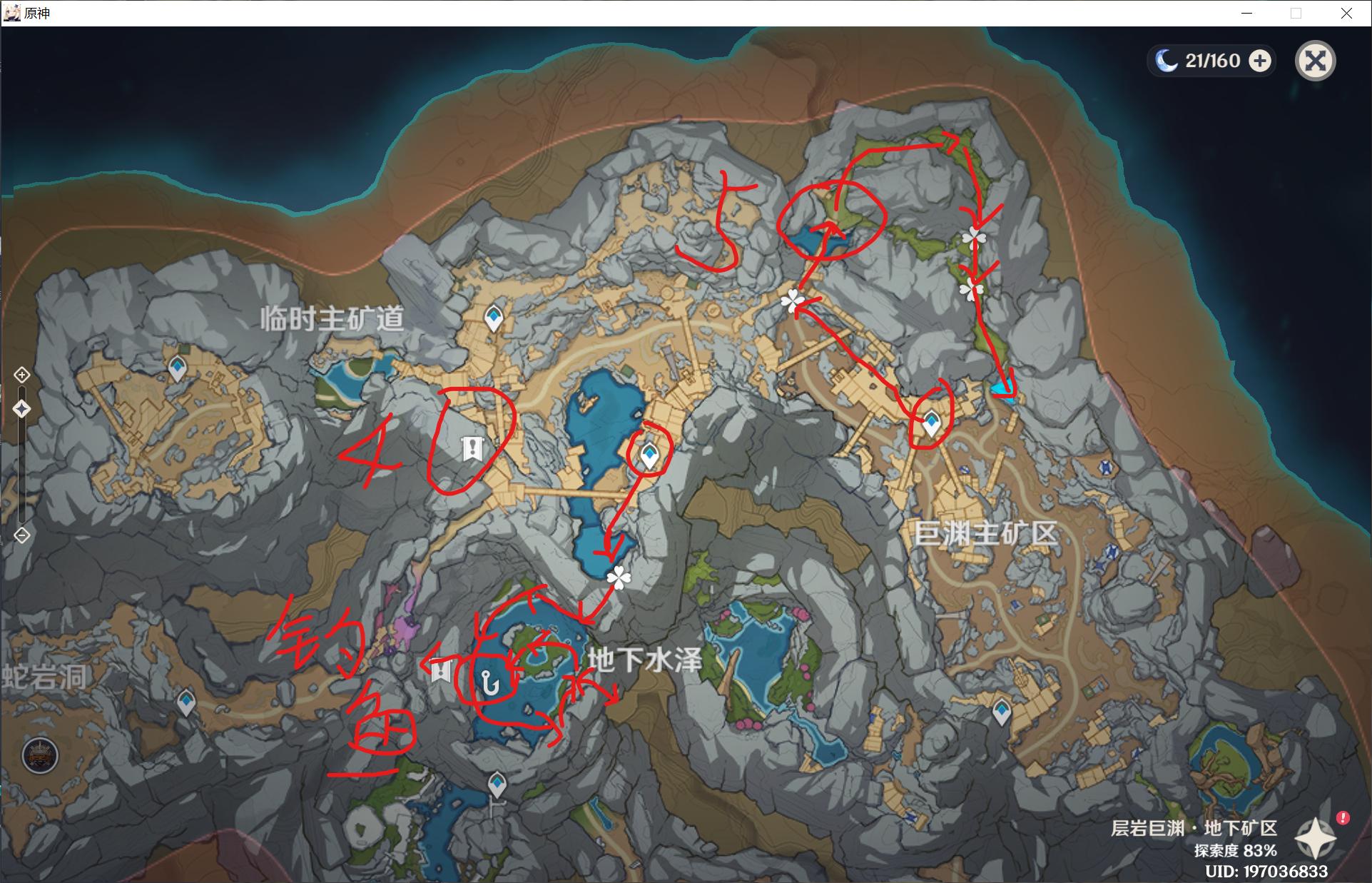Click the exclamation marker near 临时主矿道
The height and width of the screenshot is (883, 1372).
[472, 448]
